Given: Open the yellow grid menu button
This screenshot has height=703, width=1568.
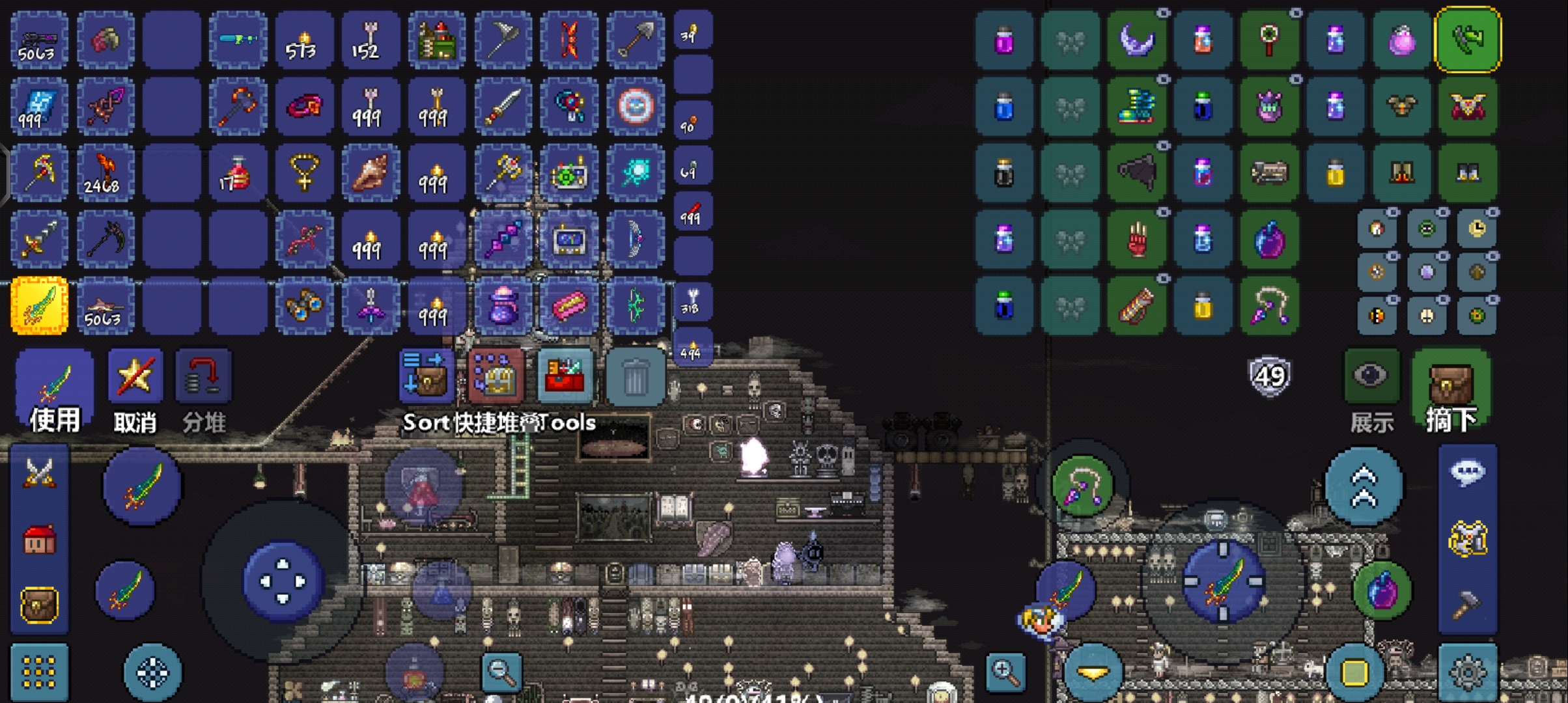Looking at the screenshot, I should (39, 672).
